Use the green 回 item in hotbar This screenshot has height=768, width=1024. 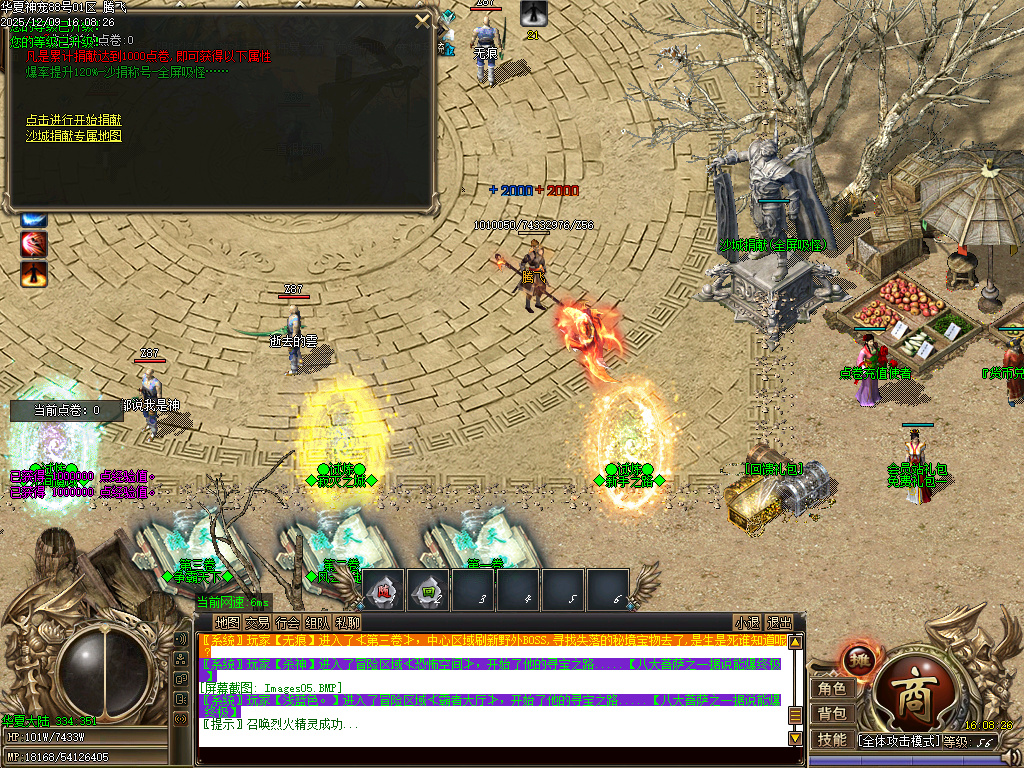429,590
